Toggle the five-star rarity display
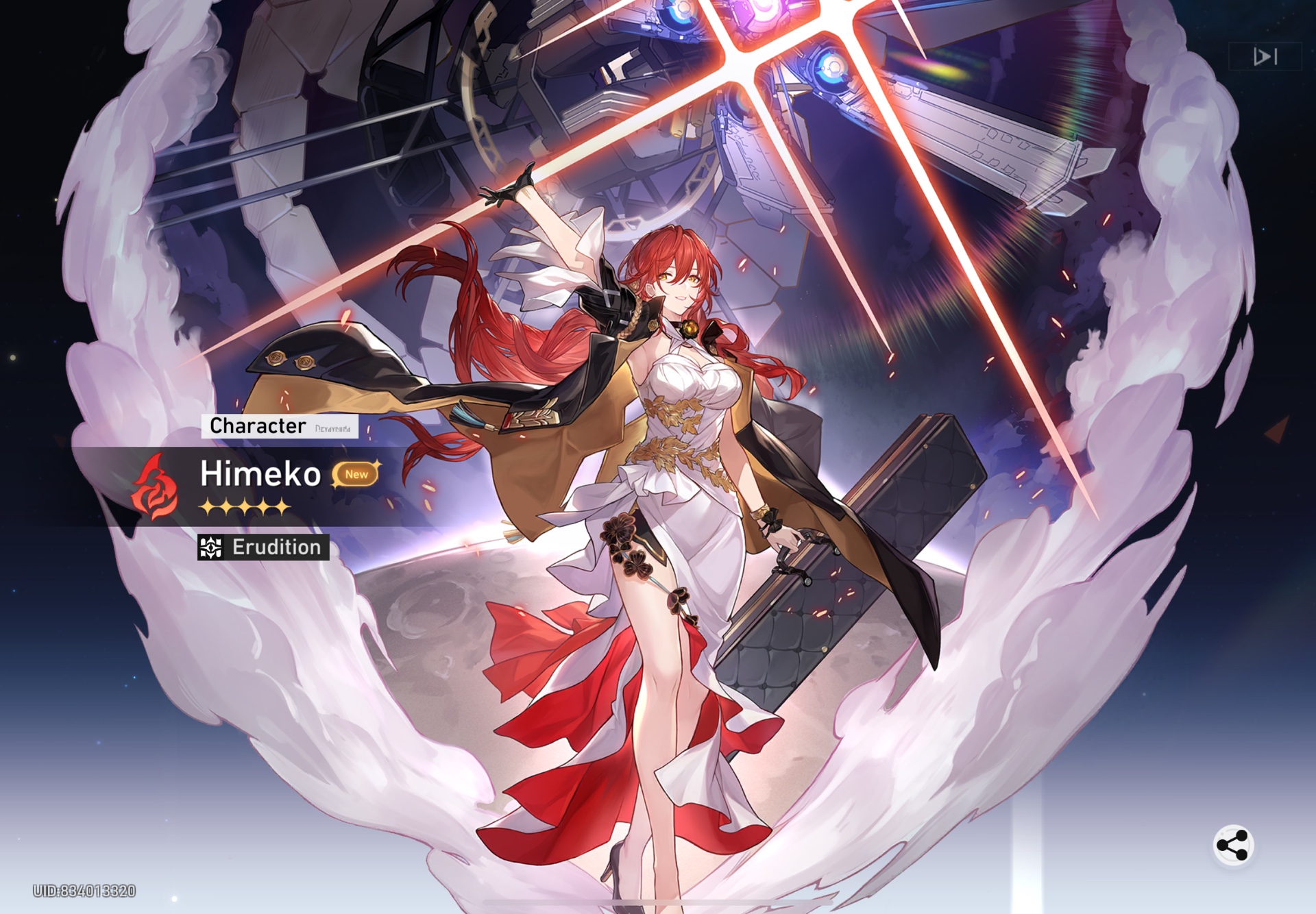 point(243,507)
